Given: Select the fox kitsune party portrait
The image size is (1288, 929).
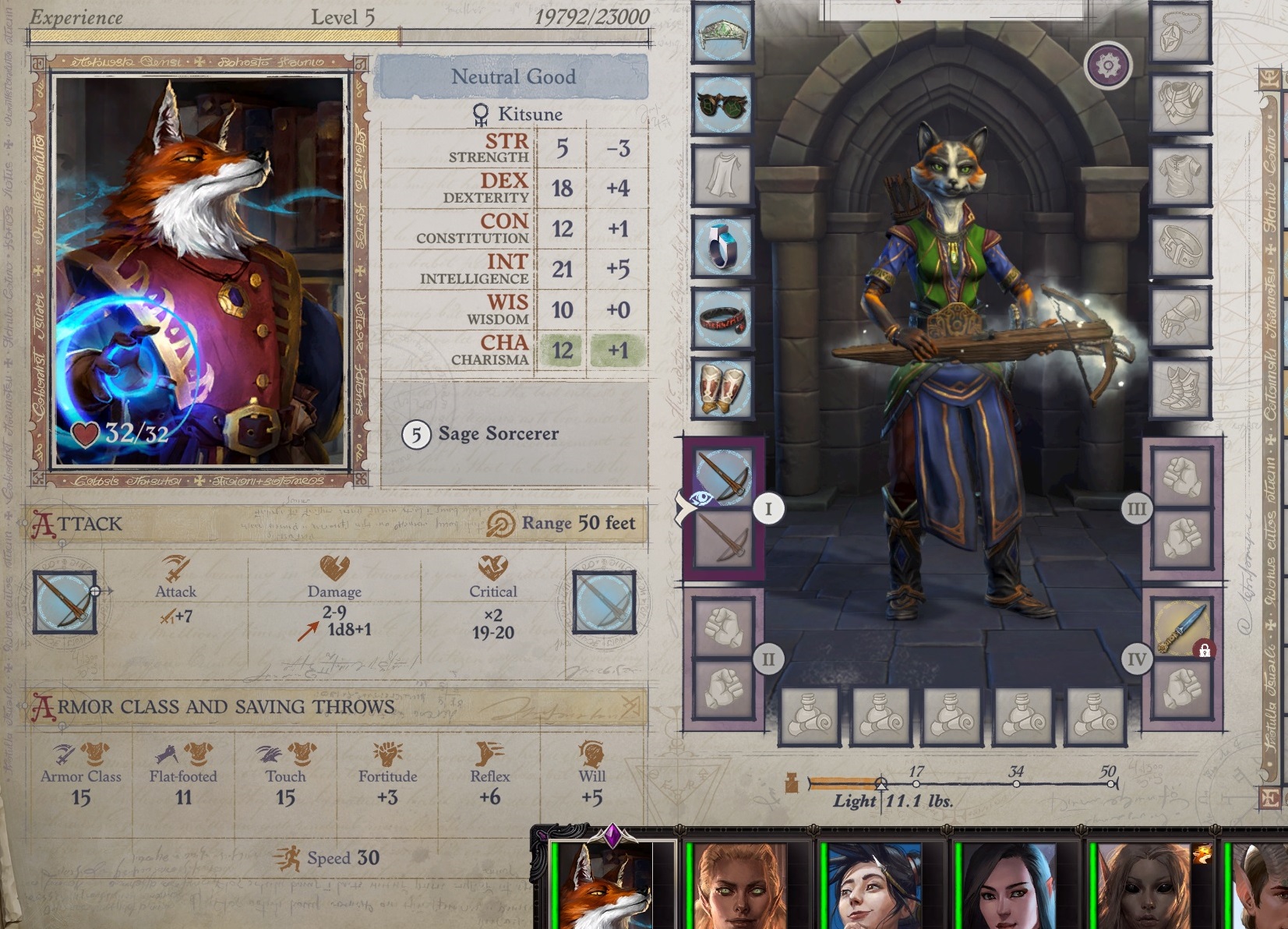Looking at the screenshot, I should 602,886.
